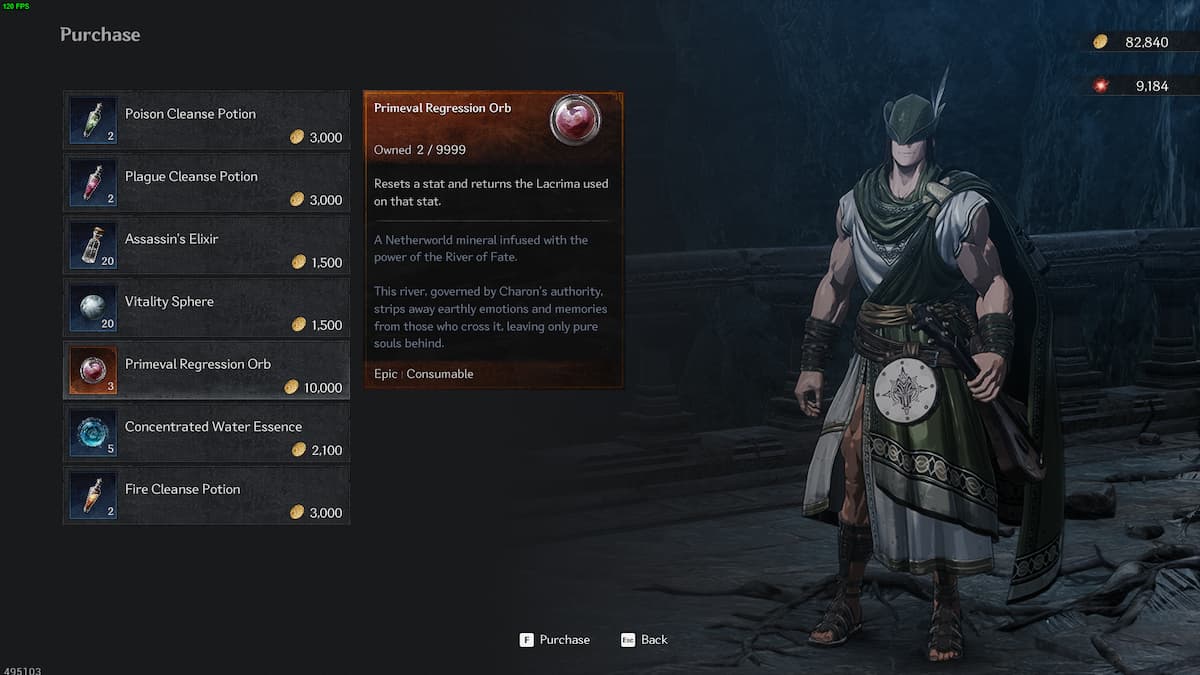Choose the Concentrated Water Essence listing
Image resolution: width=1200 pixels, height=675 pixels.
(207, 434)
